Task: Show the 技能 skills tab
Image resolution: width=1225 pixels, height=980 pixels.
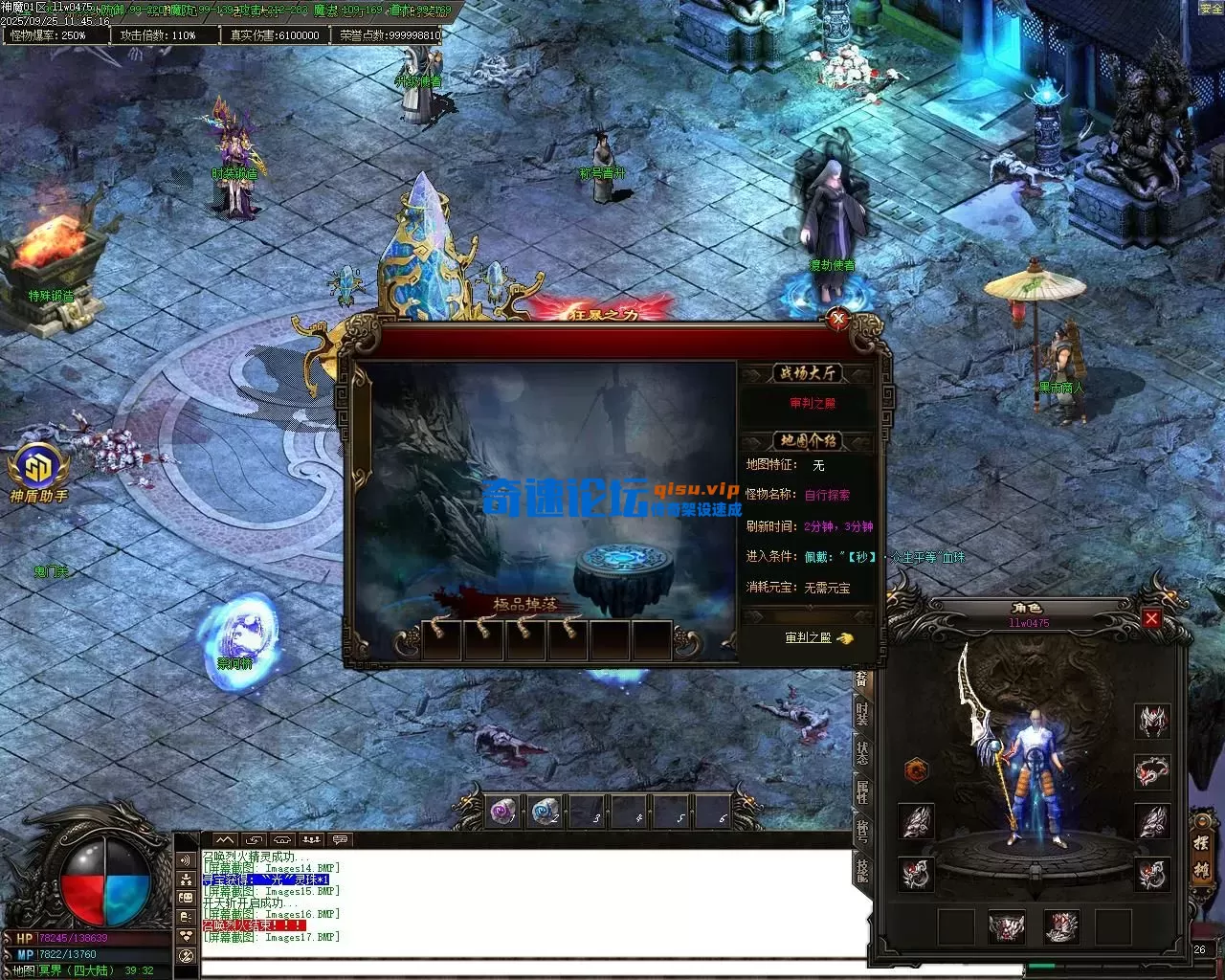Action: pyautogui.click(x=861, y=869)
